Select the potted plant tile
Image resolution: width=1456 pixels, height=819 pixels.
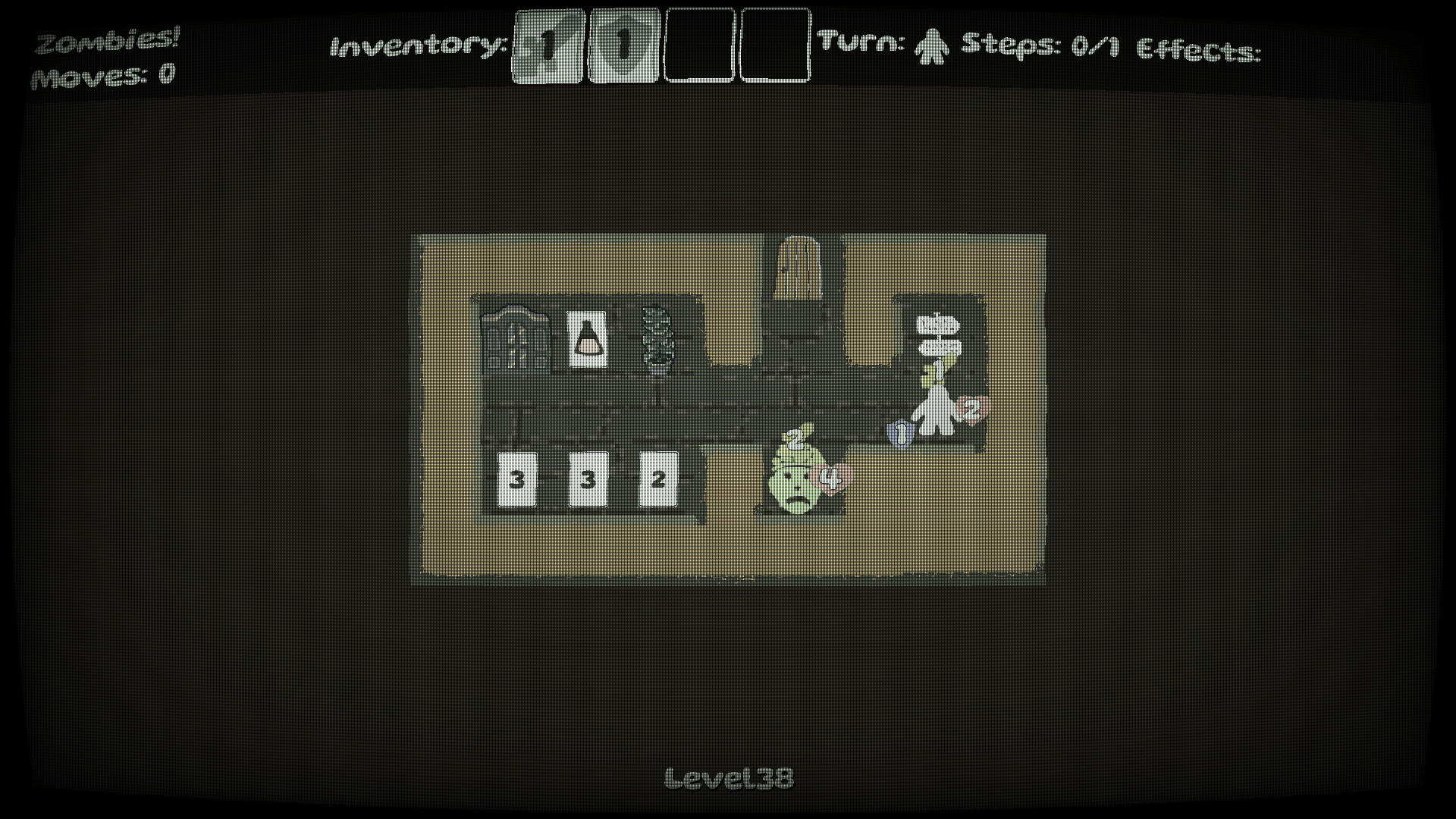coord(657,337)
